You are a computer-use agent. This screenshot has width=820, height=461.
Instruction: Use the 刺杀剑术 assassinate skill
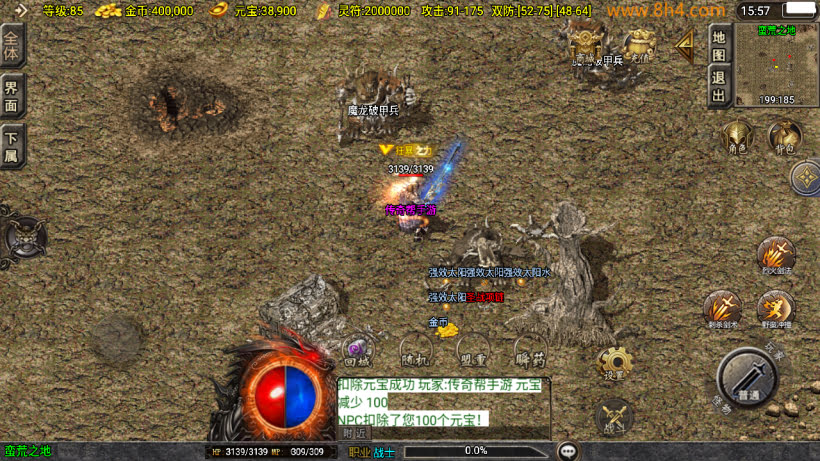tap(723, 307)
